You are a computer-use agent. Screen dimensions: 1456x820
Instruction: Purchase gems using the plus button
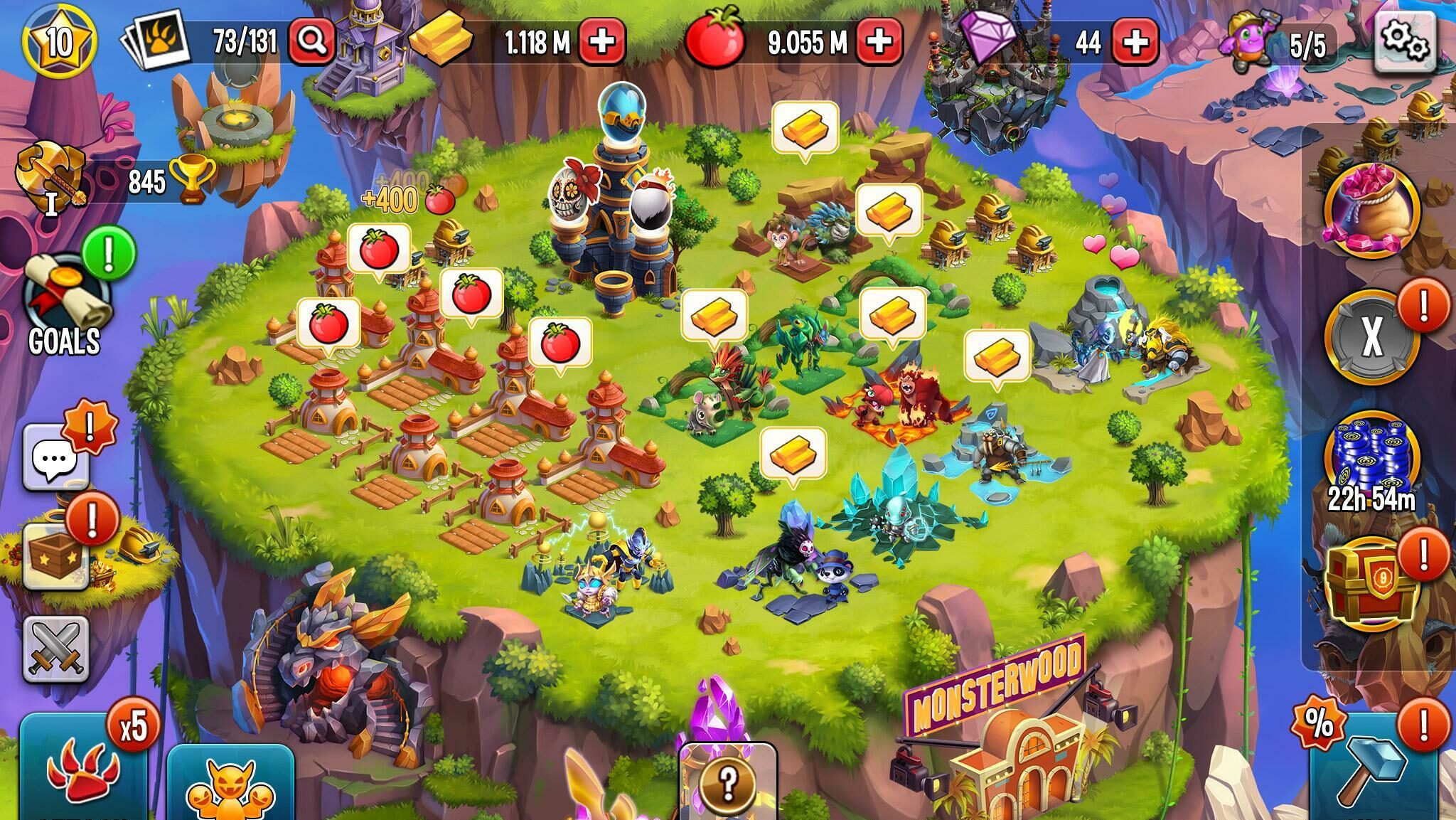click(1135, 41)
